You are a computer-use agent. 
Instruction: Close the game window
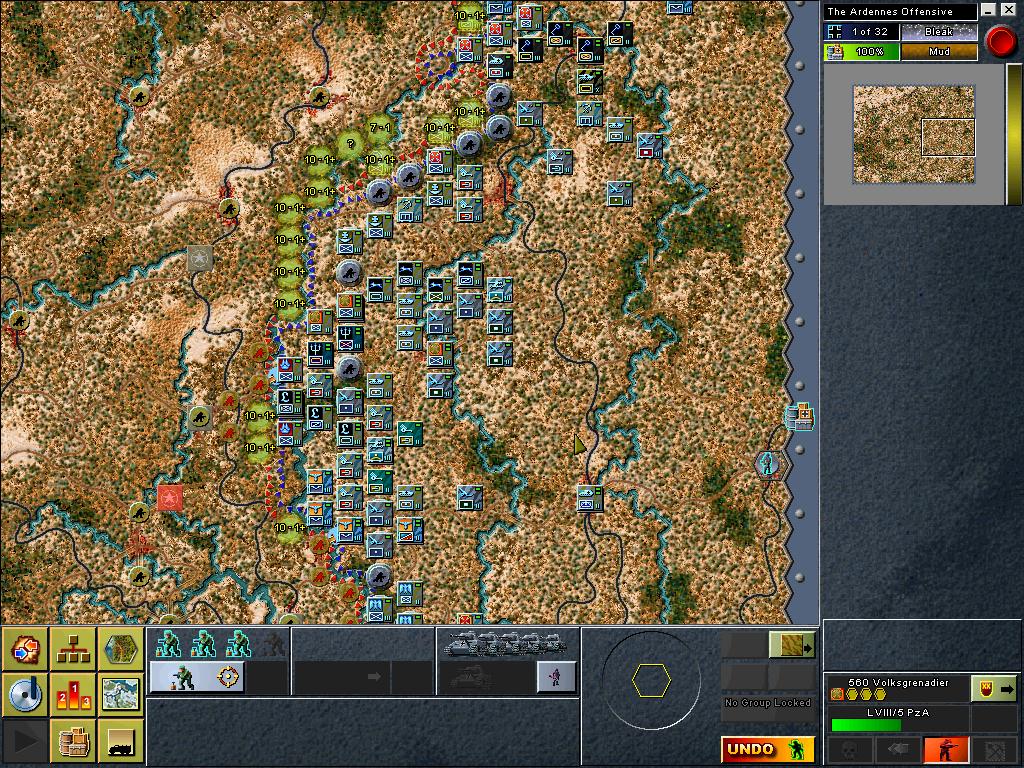(x=1008, y=12)
